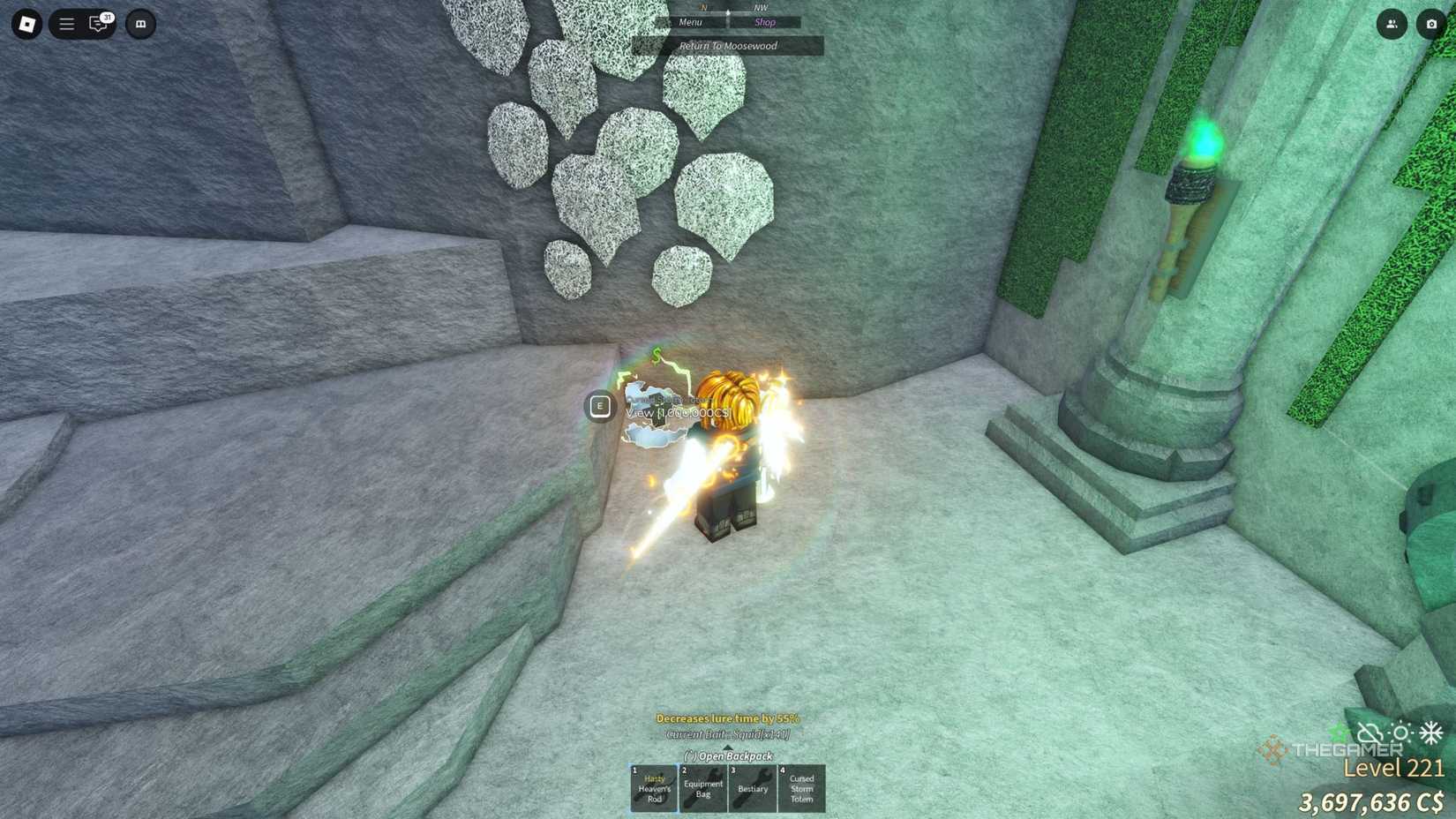Open the Roblox home menu icon

[26, 24]
